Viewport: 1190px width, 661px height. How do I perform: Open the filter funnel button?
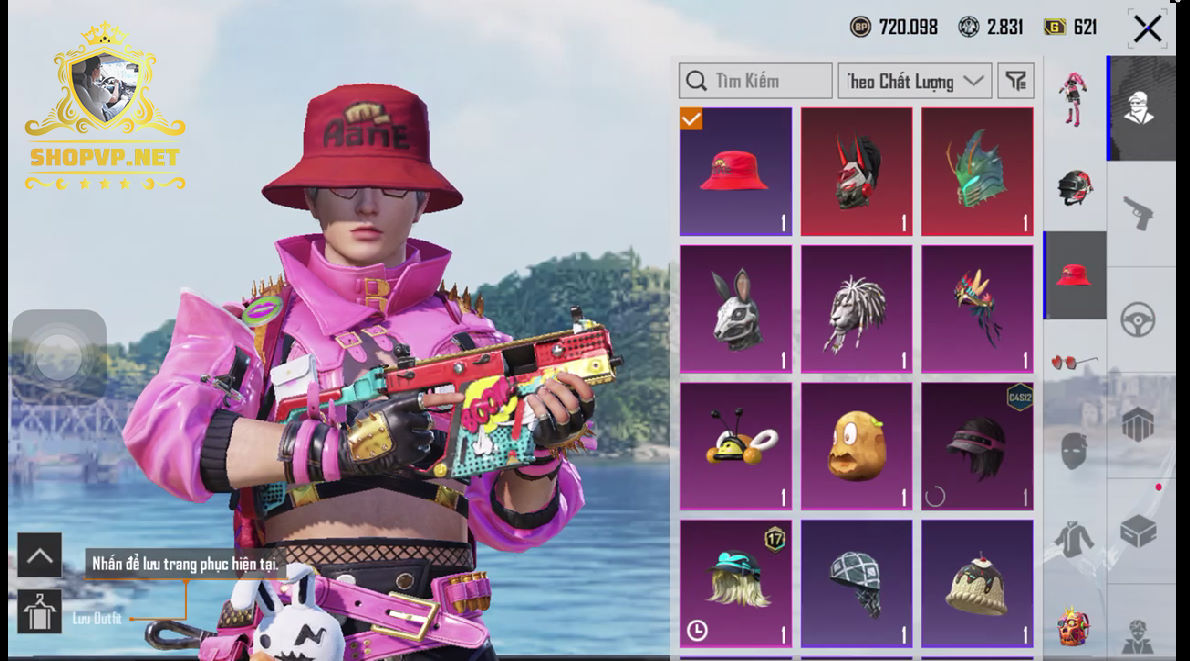(1016, 81)
